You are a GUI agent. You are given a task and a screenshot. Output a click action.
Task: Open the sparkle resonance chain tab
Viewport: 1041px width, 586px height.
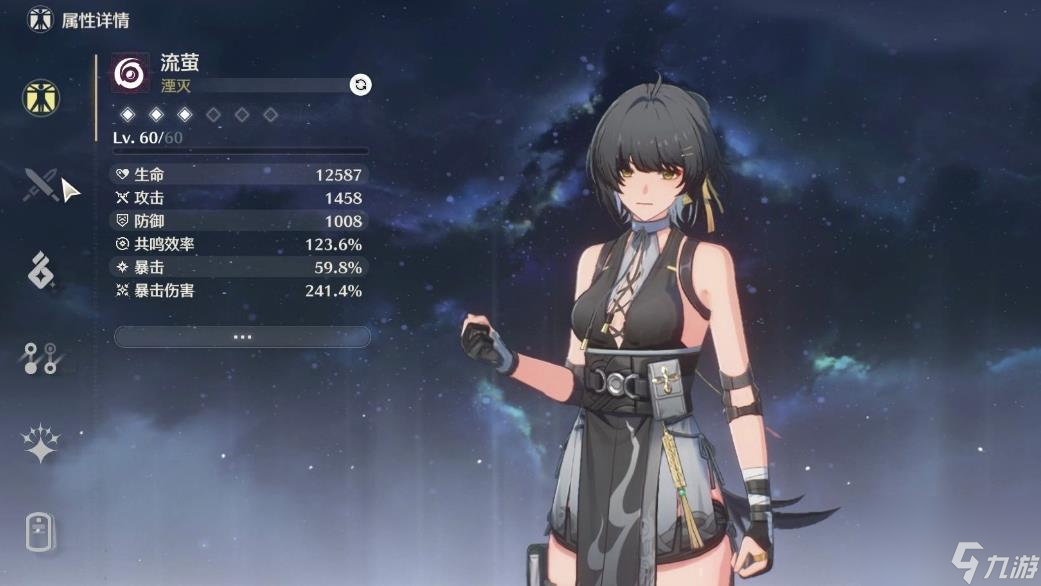pyautogui.click(x=41, y=444)
